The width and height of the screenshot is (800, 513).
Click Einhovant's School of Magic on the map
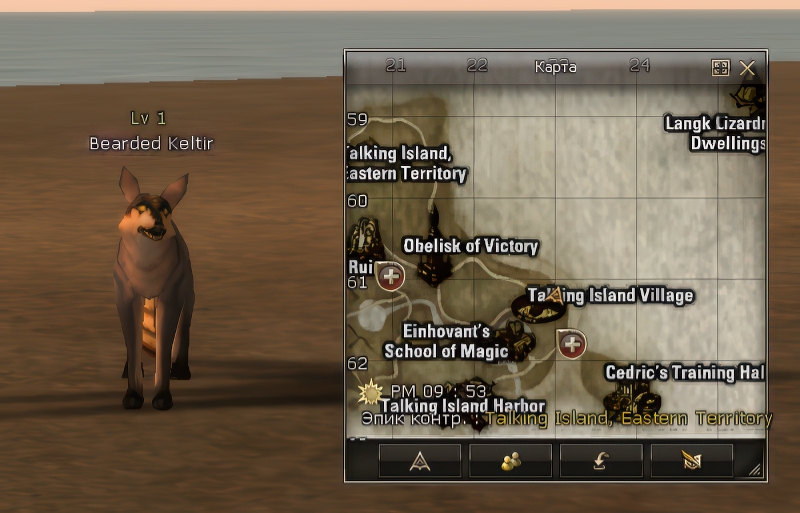click(x=446, y=341)
